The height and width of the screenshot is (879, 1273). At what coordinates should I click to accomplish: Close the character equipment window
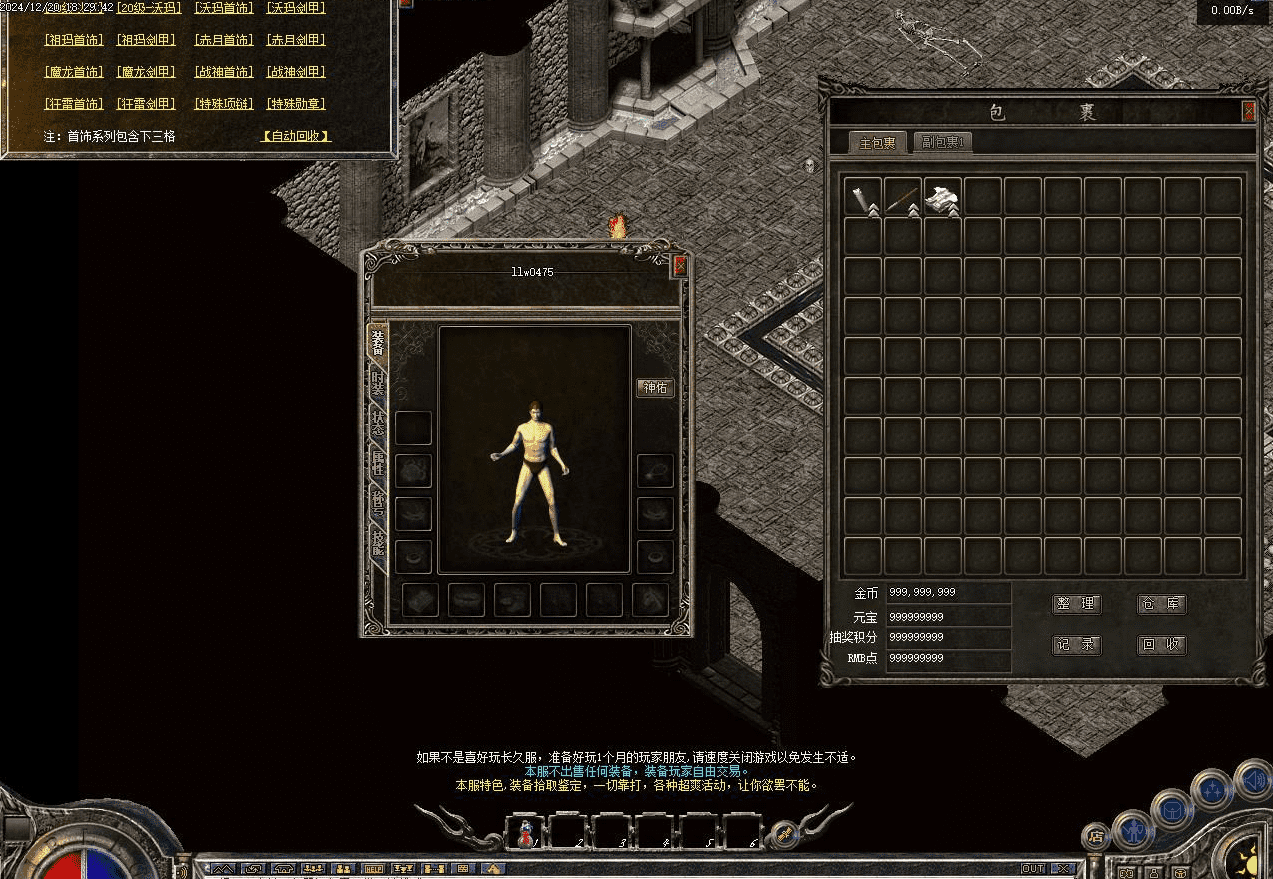pos(680,265)
